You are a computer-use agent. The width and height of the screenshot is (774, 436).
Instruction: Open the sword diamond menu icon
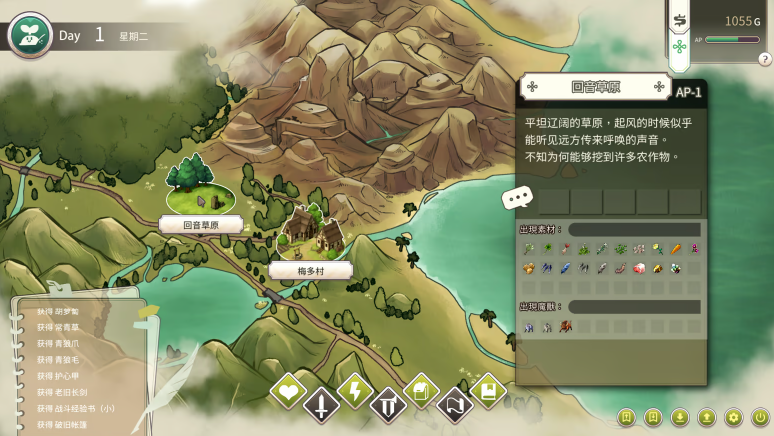pyautogui.click(x=321, y=405)
